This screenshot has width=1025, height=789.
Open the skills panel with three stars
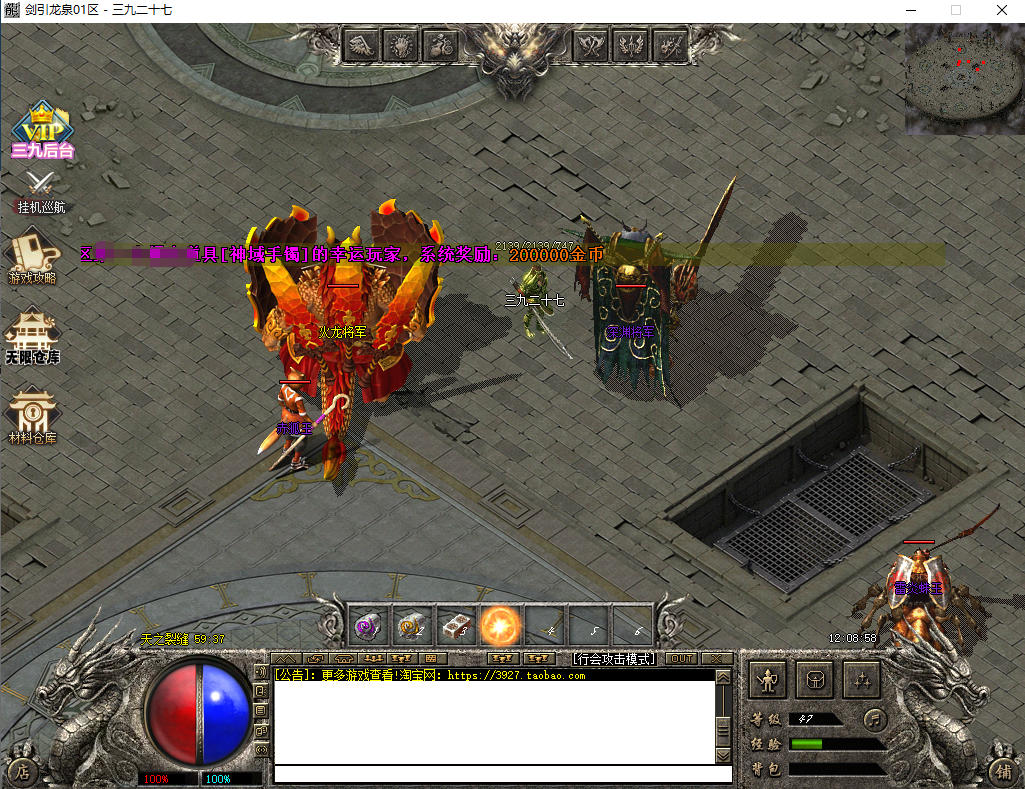pyautogui.click(x=860, y=680)
